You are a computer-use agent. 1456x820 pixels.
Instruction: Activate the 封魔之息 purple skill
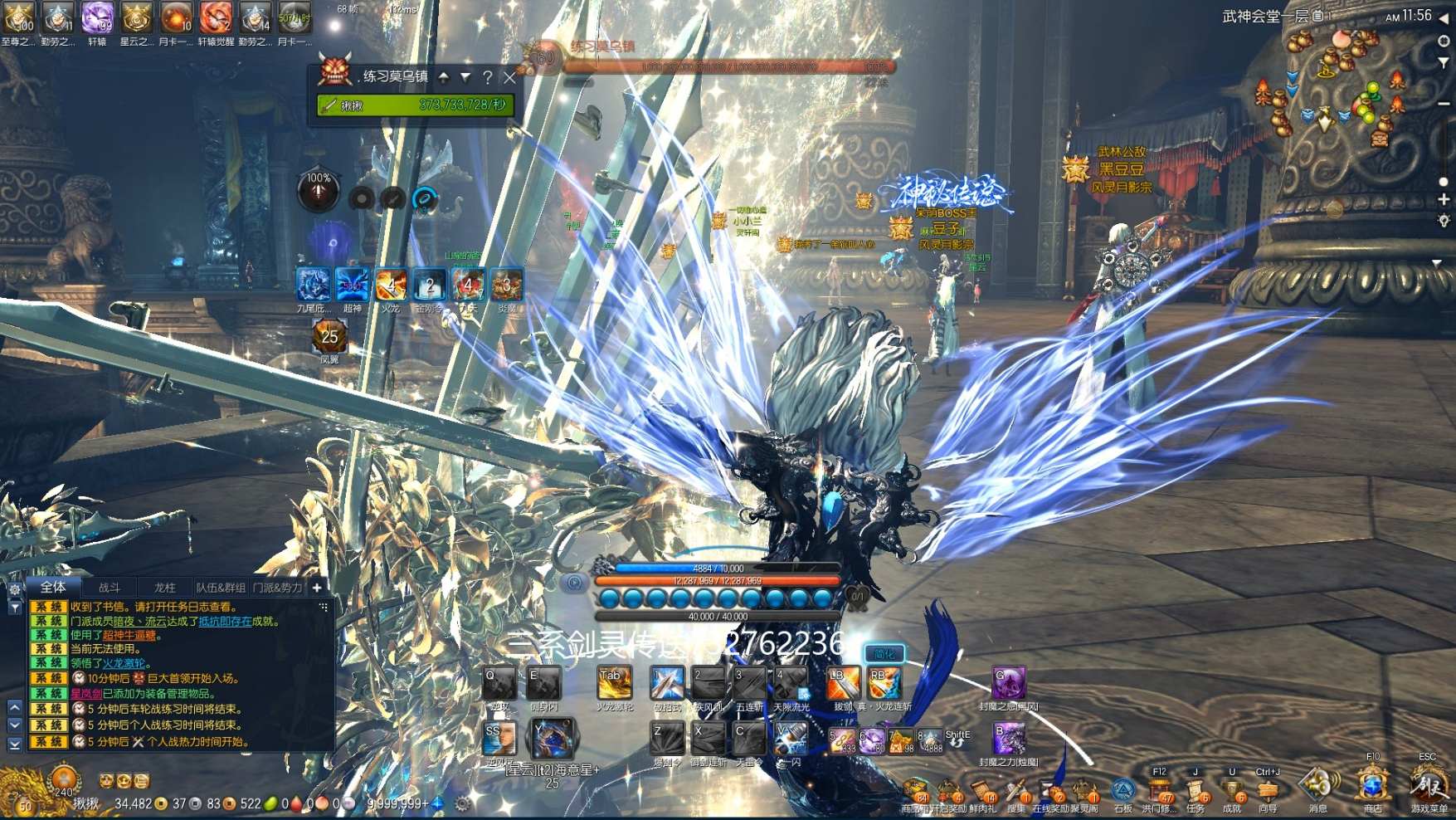tap(1008, 683)
